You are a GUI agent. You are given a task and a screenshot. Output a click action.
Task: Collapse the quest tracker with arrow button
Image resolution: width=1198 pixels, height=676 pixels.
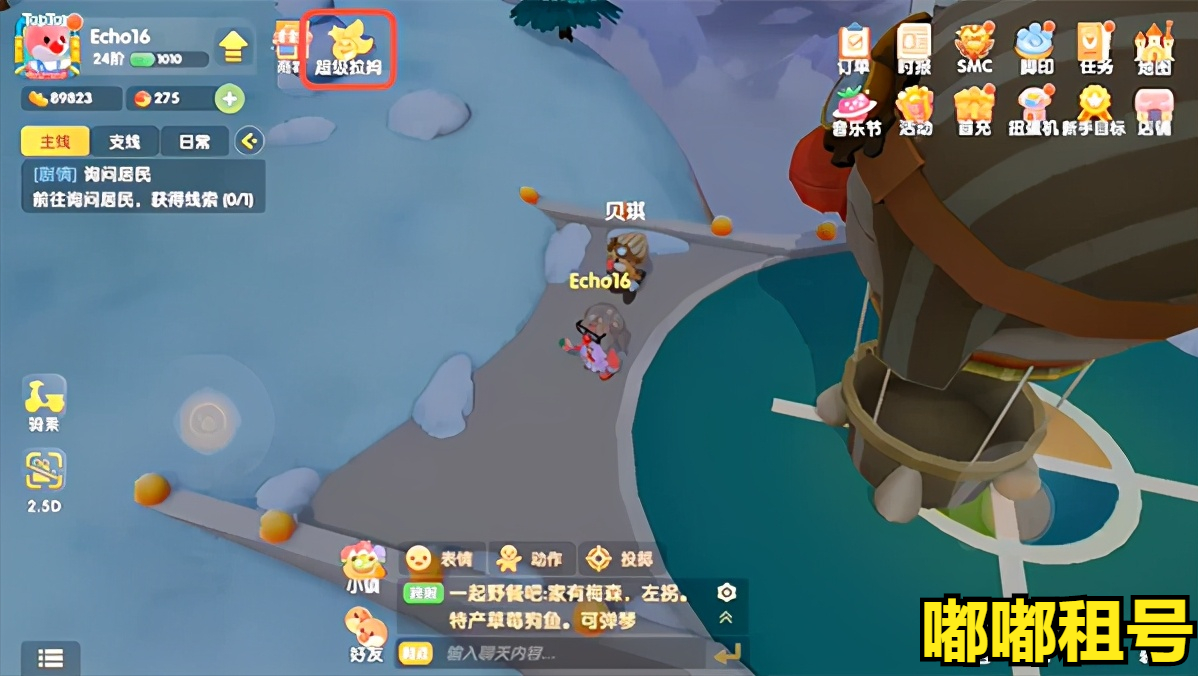[249, 141]
